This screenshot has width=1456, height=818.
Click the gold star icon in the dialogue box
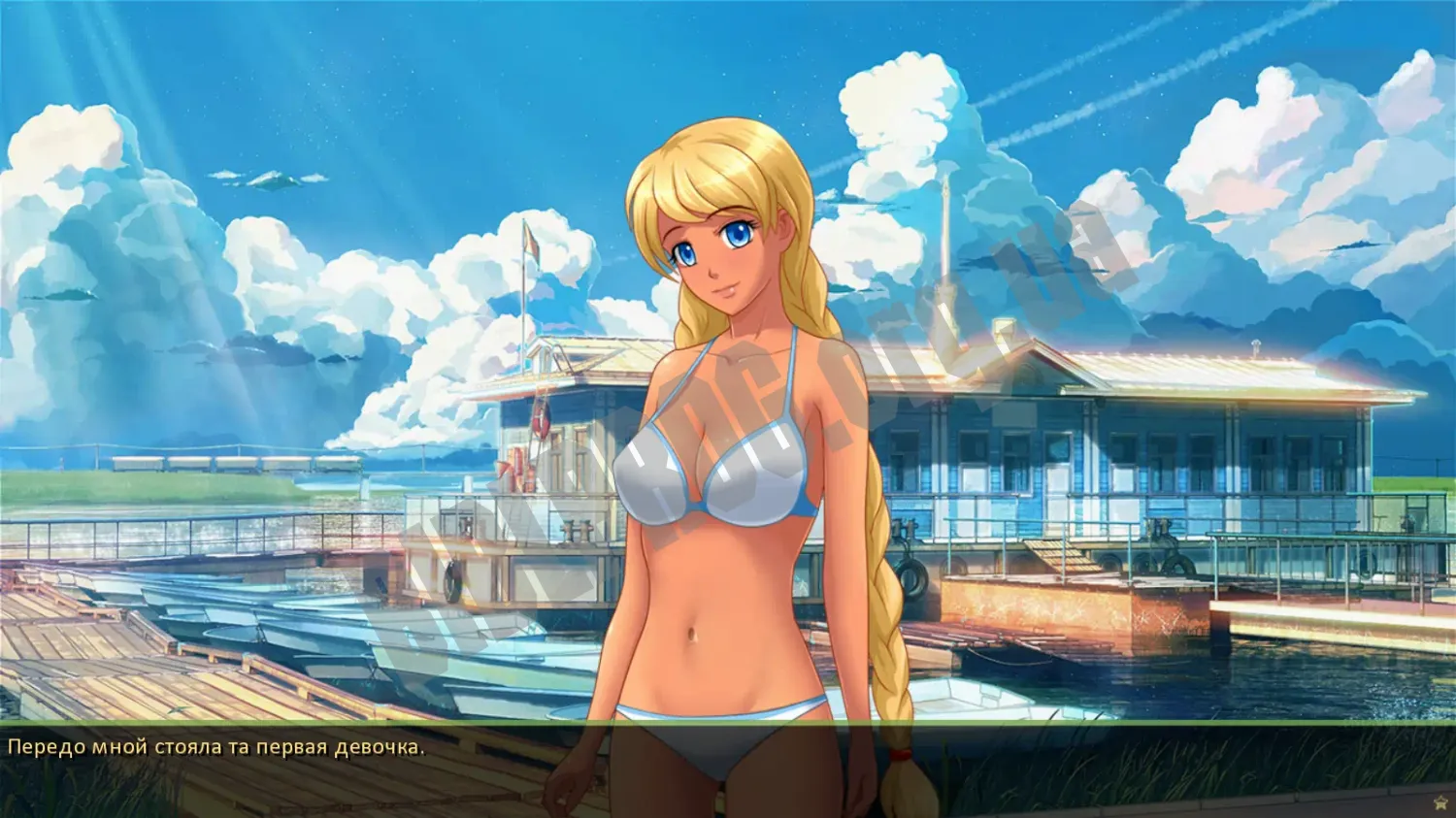[1439, 803]
